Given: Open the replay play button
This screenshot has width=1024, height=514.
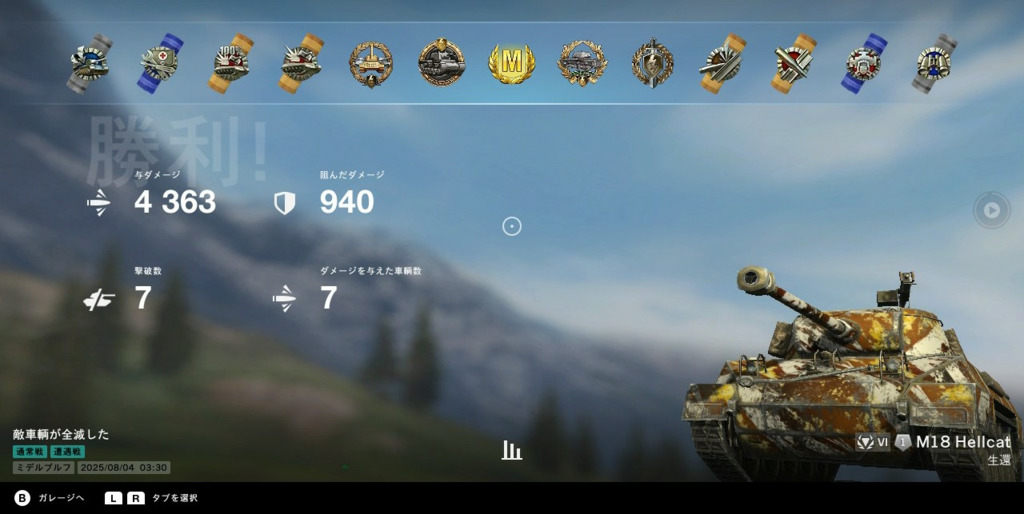Looking at the screenshot, I should [x=990, y=210].
